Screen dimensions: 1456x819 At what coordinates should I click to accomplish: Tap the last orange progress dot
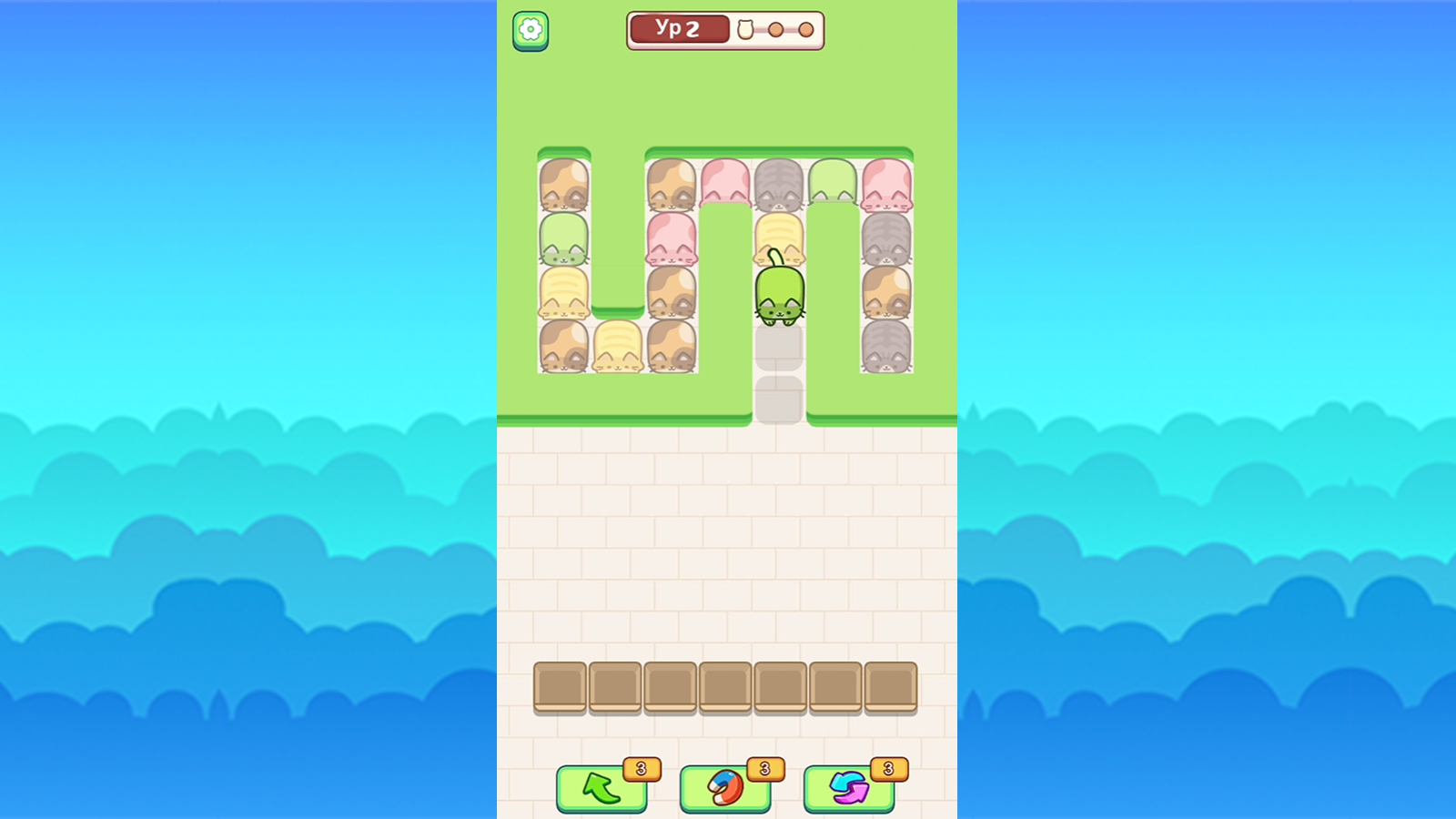tap(807, 30)
